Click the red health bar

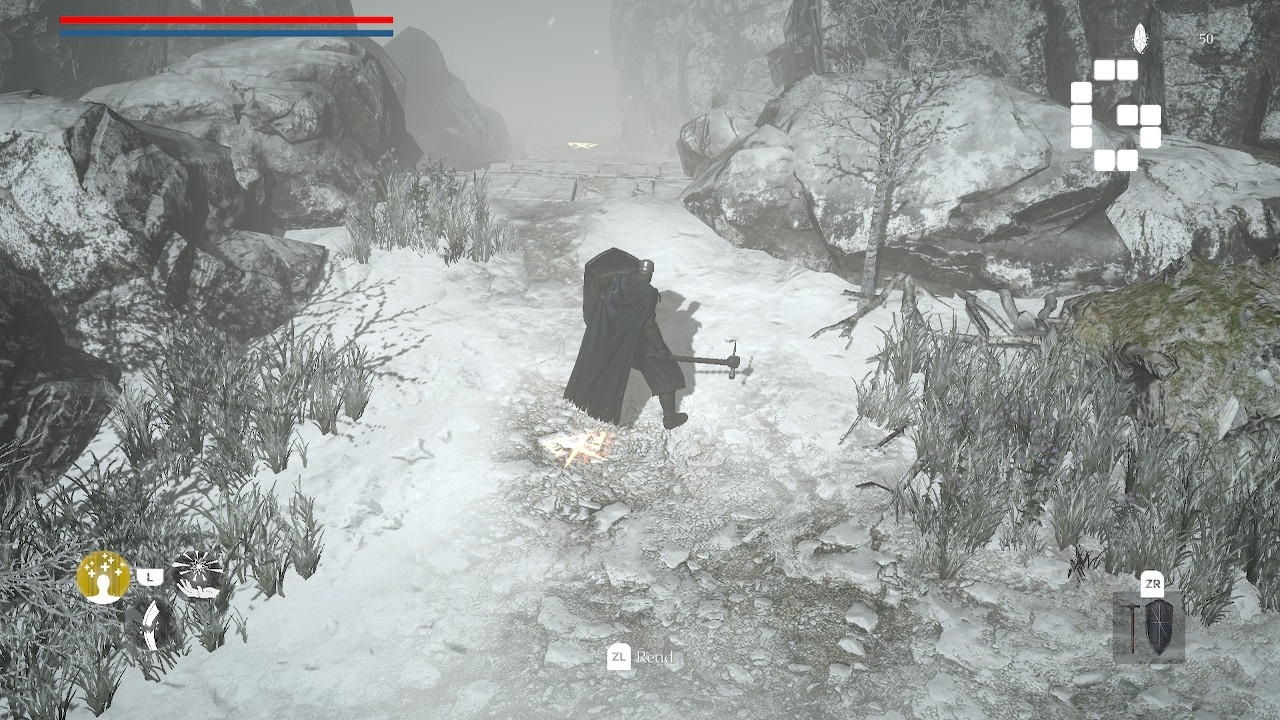coord(225,17)
